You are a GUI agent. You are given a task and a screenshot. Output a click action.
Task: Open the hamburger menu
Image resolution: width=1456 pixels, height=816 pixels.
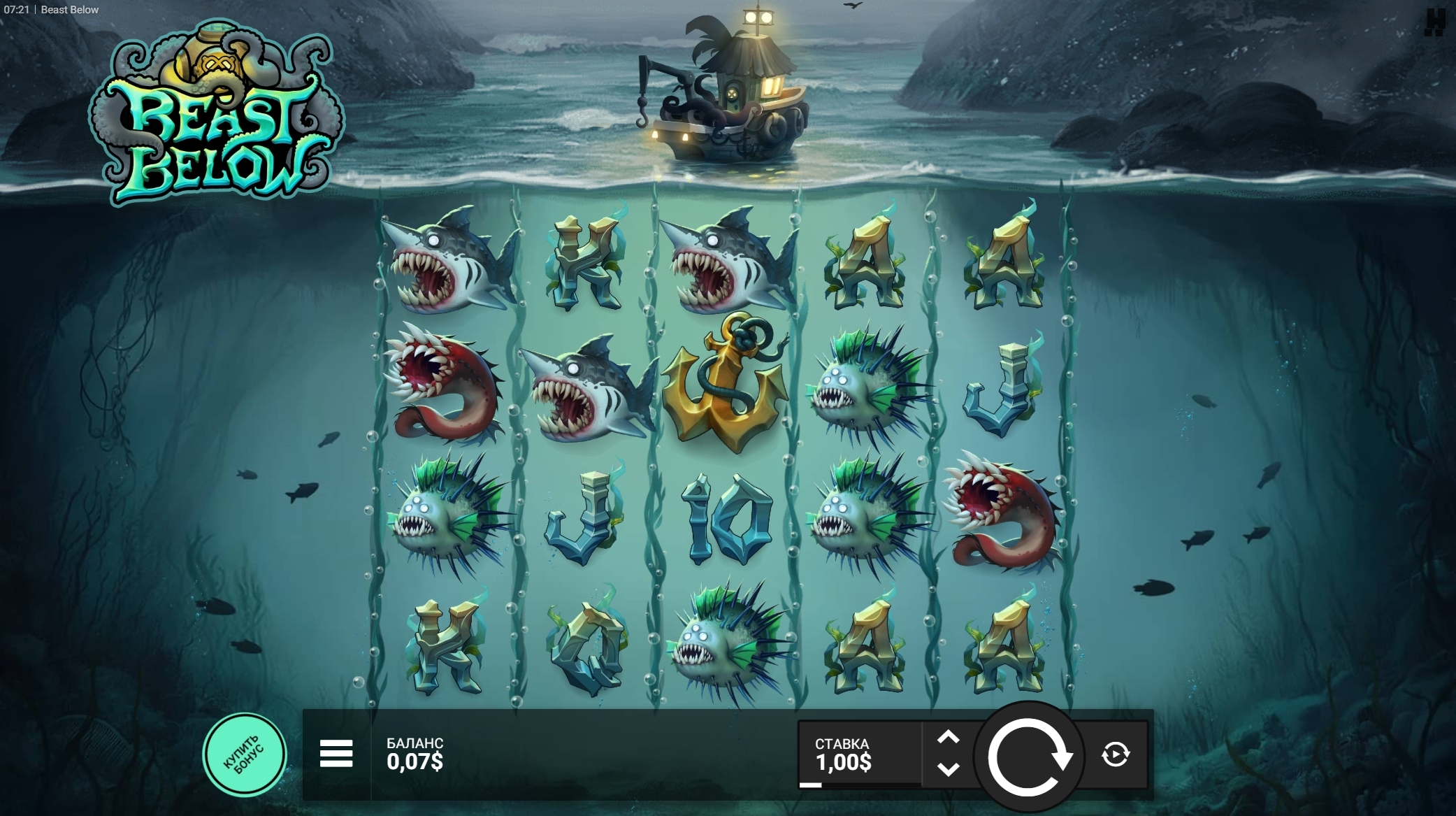coord(336,754)
